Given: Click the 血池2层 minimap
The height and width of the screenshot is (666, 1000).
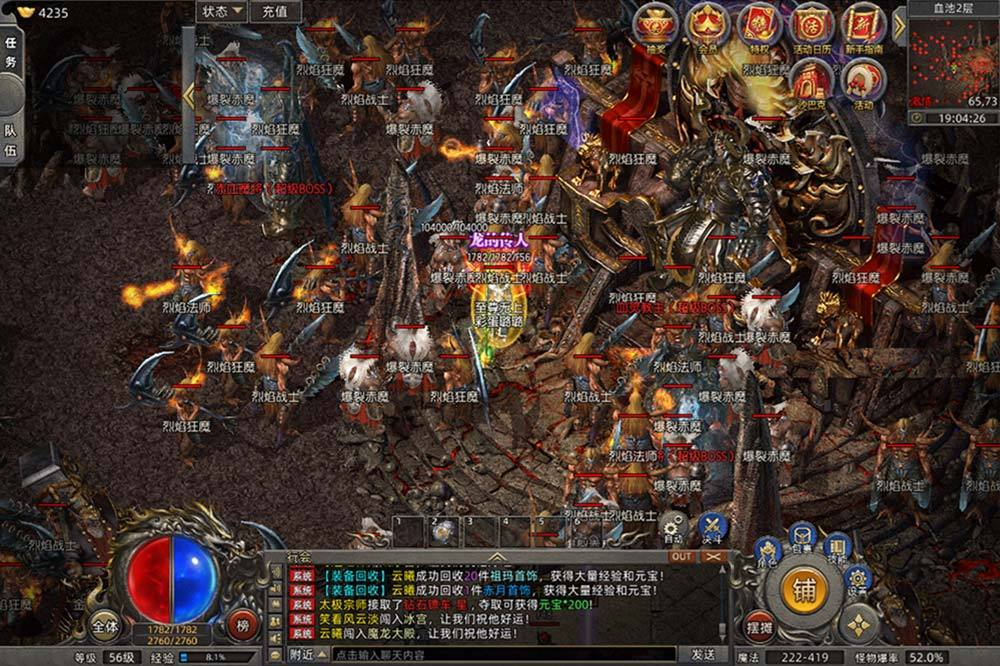Looking at the screenshot, I should 953,62.
